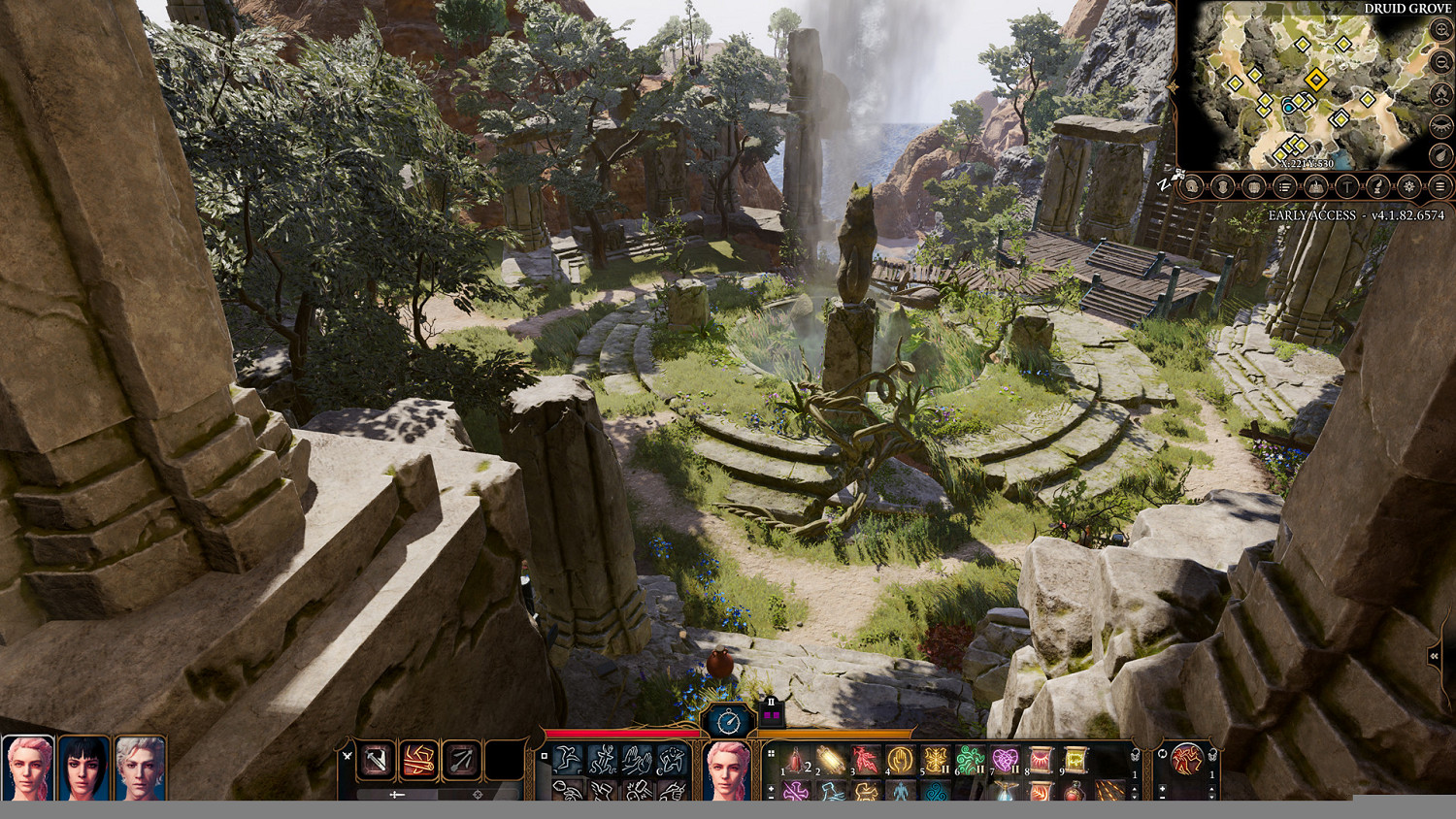Open the hamburger game menu button
Screen dimensions: 1456x819
(1440, 186)
